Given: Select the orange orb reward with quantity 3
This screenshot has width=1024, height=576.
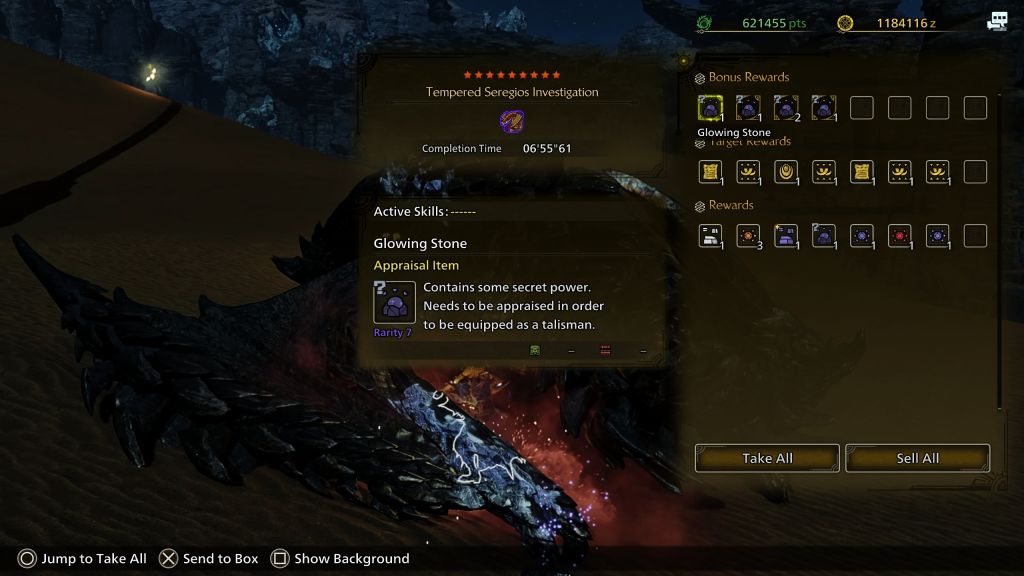Looking at the screenshot, I should pyautogui.click(x=748, y=235).
